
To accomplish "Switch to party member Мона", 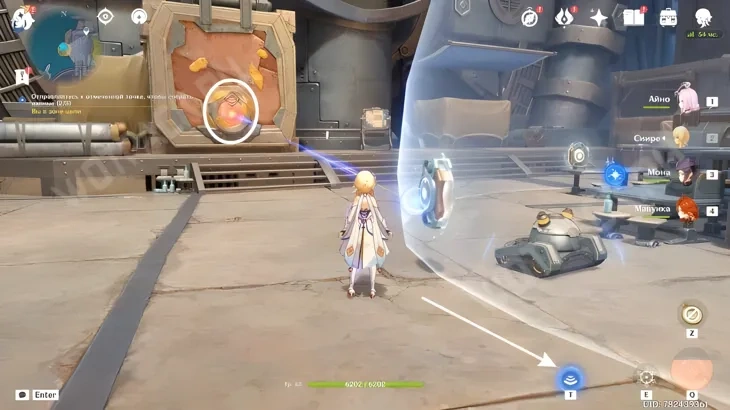I will 686,172.
